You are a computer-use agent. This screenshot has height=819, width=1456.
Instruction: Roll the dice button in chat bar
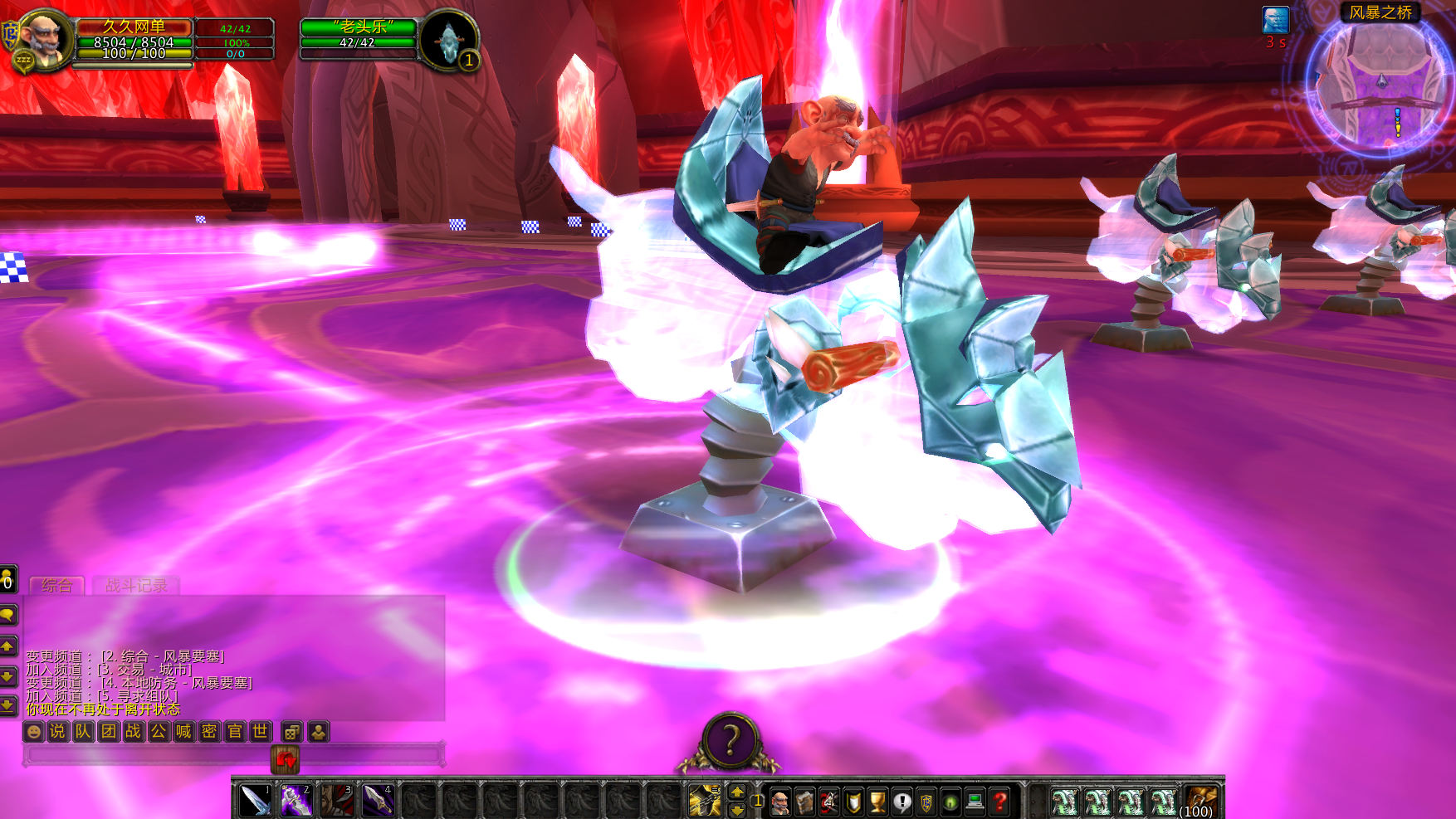click(x=291, y=732)
